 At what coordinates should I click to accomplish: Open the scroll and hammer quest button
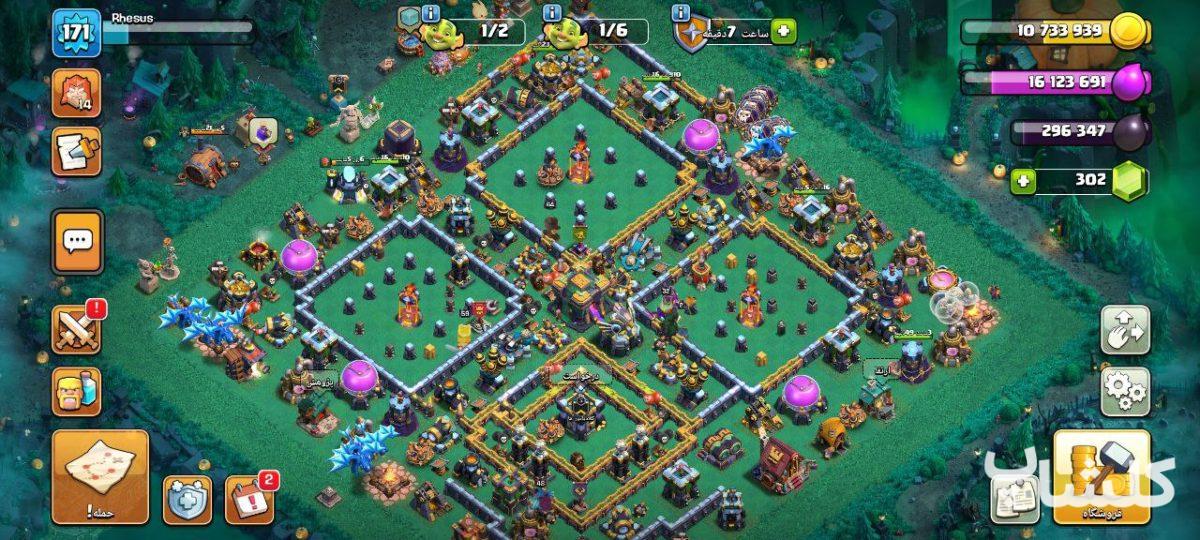[77, 151]
